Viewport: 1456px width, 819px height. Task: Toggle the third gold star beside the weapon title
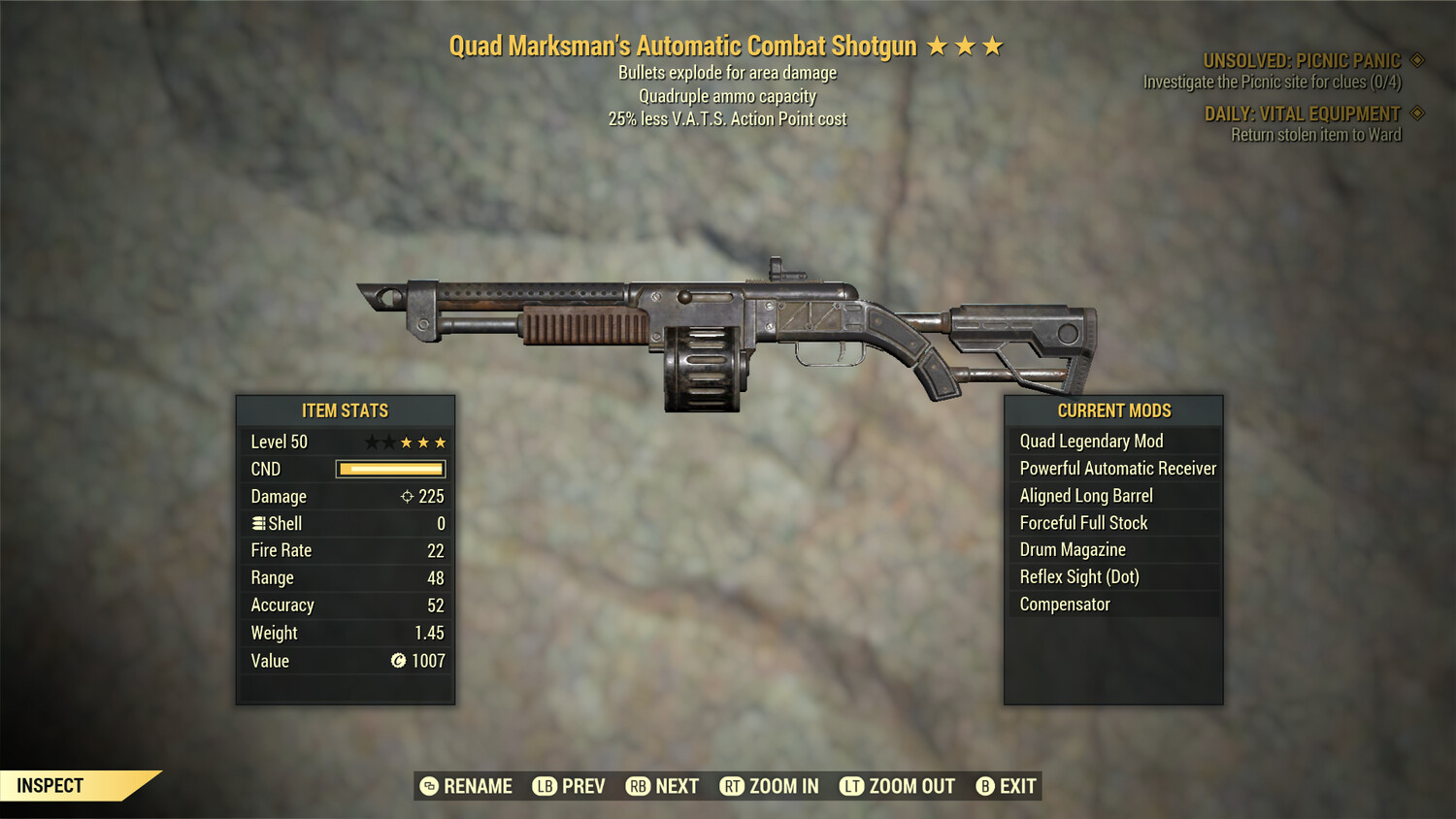(x=992, y=44)
